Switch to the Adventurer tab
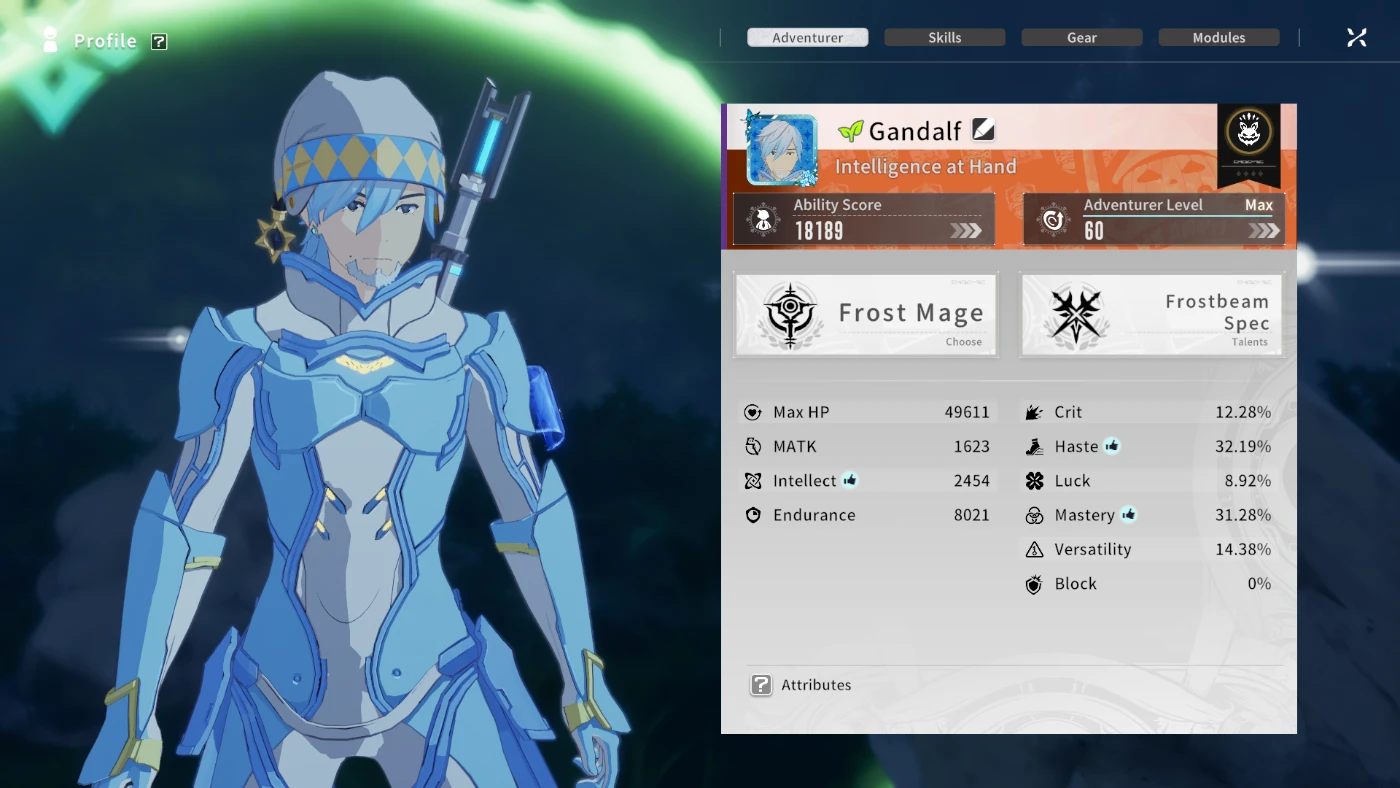Screen dimensions: 1400x788 pyautogui.click(x=807, y=38)
